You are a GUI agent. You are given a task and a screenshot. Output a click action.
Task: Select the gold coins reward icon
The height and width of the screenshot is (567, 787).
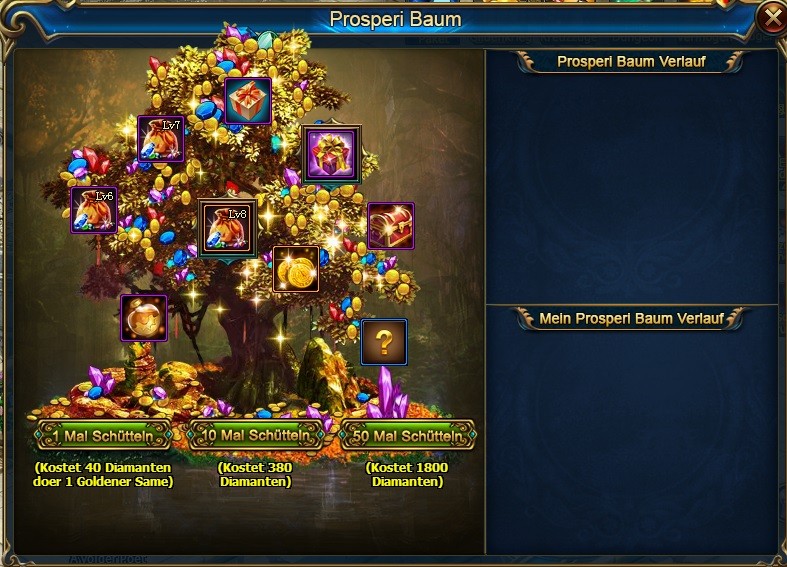[x=296, y=269]
